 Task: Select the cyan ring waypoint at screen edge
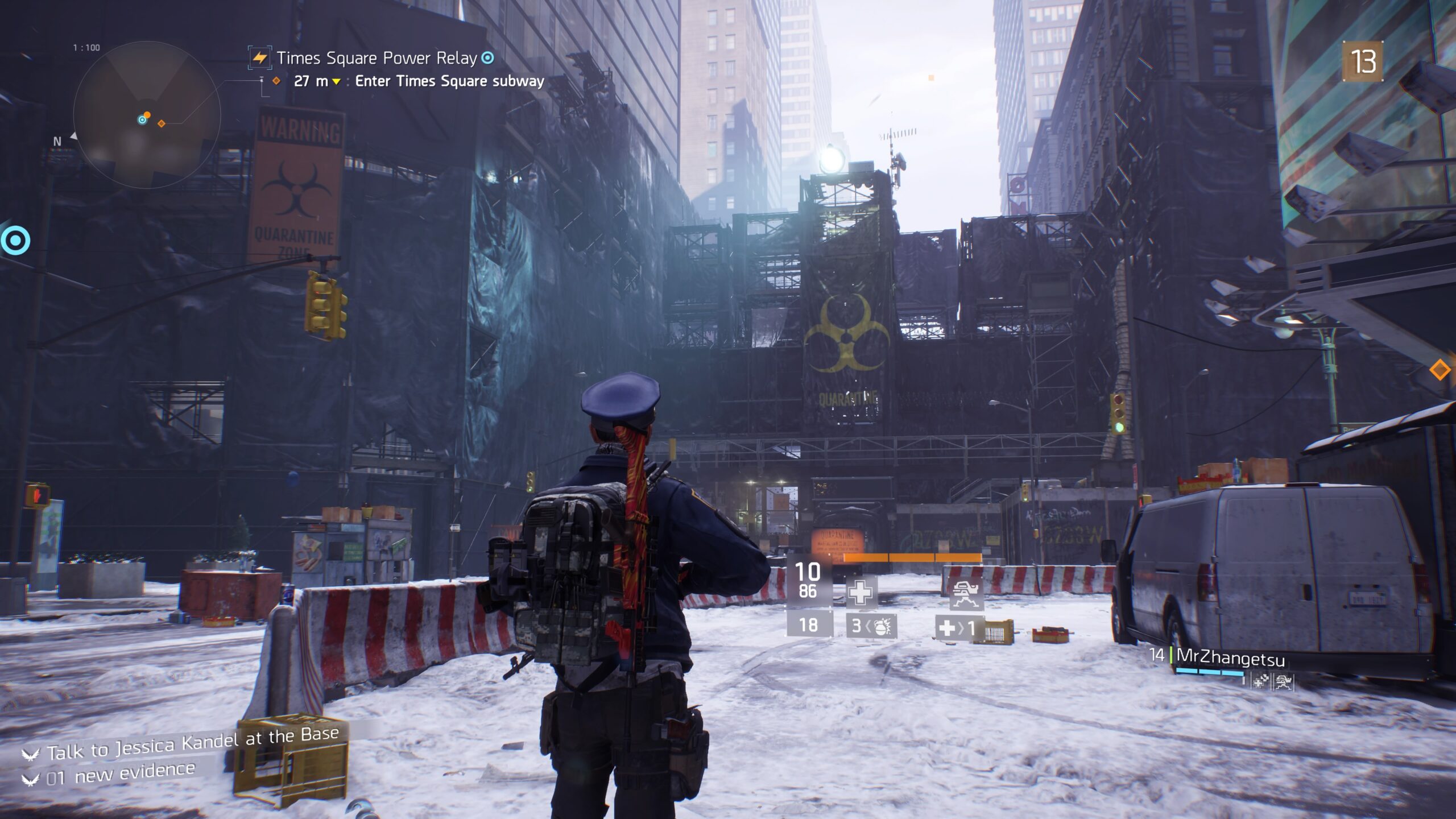[x=15, y=241]
